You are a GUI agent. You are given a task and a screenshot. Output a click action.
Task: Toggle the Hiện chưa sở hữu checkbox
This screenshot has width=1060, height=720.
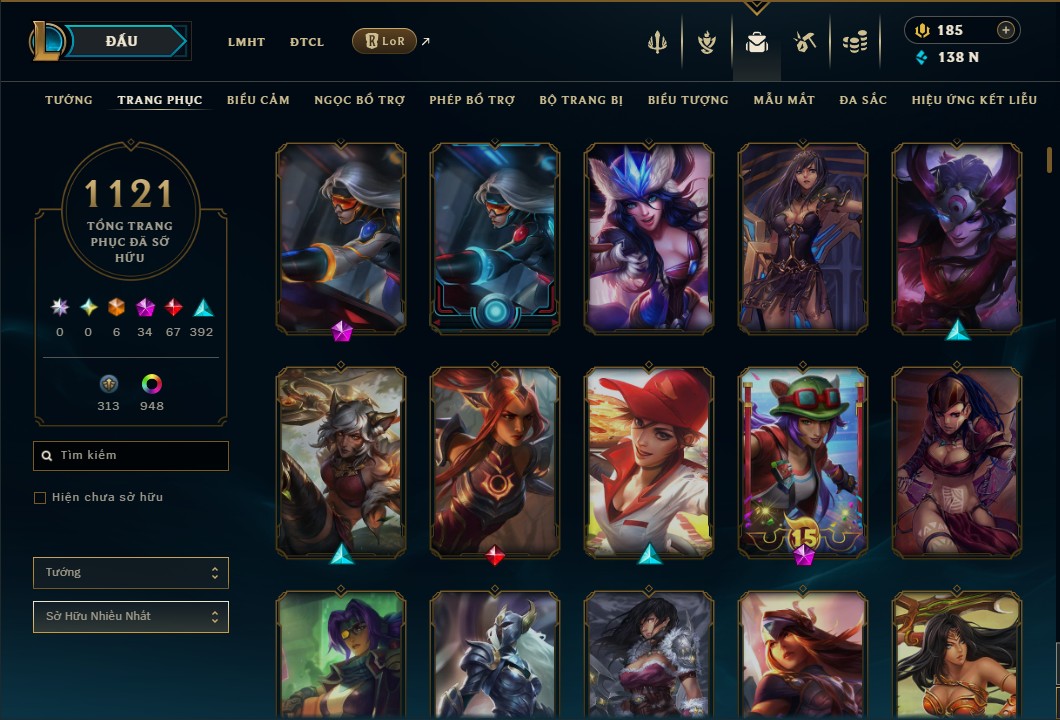click(x=40, y=498)
